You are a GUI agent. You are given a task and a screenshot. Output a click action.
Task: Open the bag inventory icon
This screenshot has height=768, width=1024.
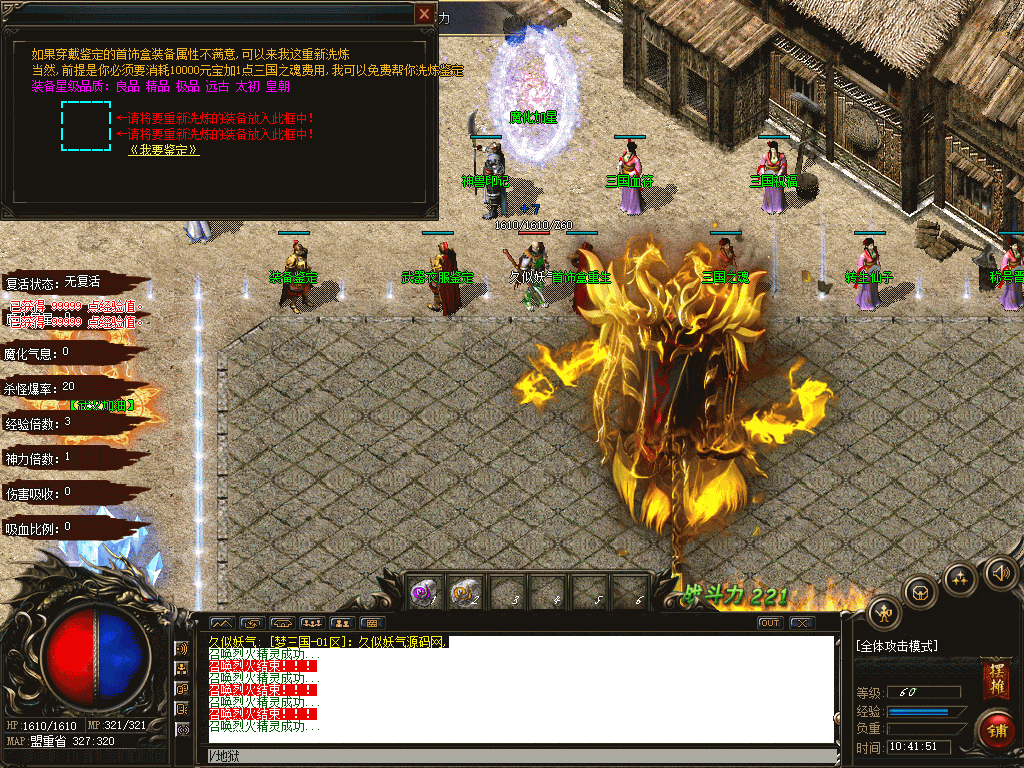(x=920, y=591)
